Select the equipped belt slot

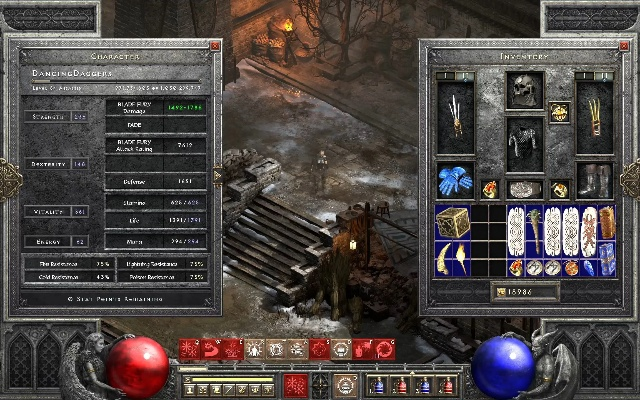[x=524, y=189]
